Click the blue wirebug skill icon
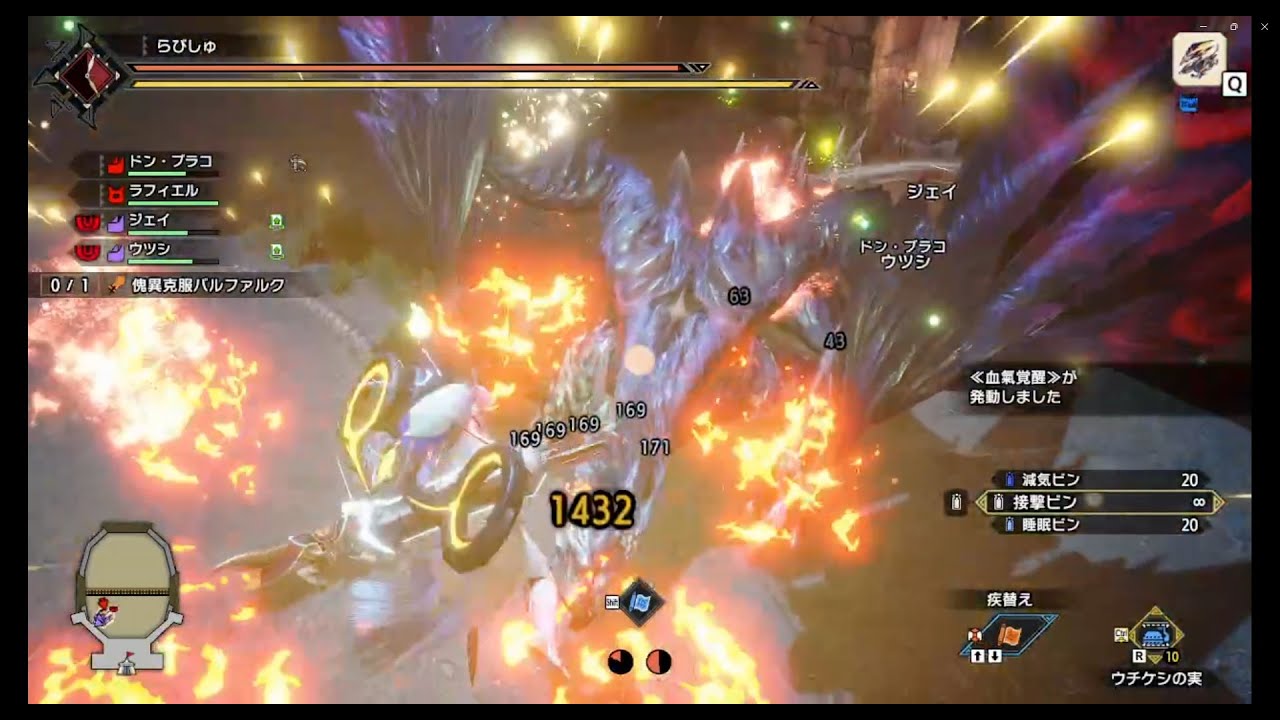 coord(638,602)
